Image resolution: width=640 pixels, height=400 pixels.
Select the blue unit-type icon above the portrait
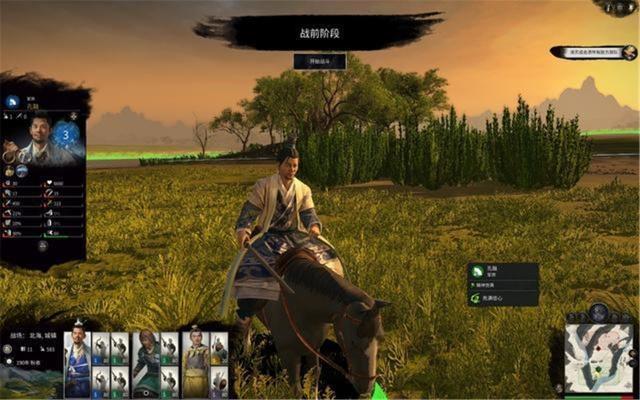click(12, 101)
